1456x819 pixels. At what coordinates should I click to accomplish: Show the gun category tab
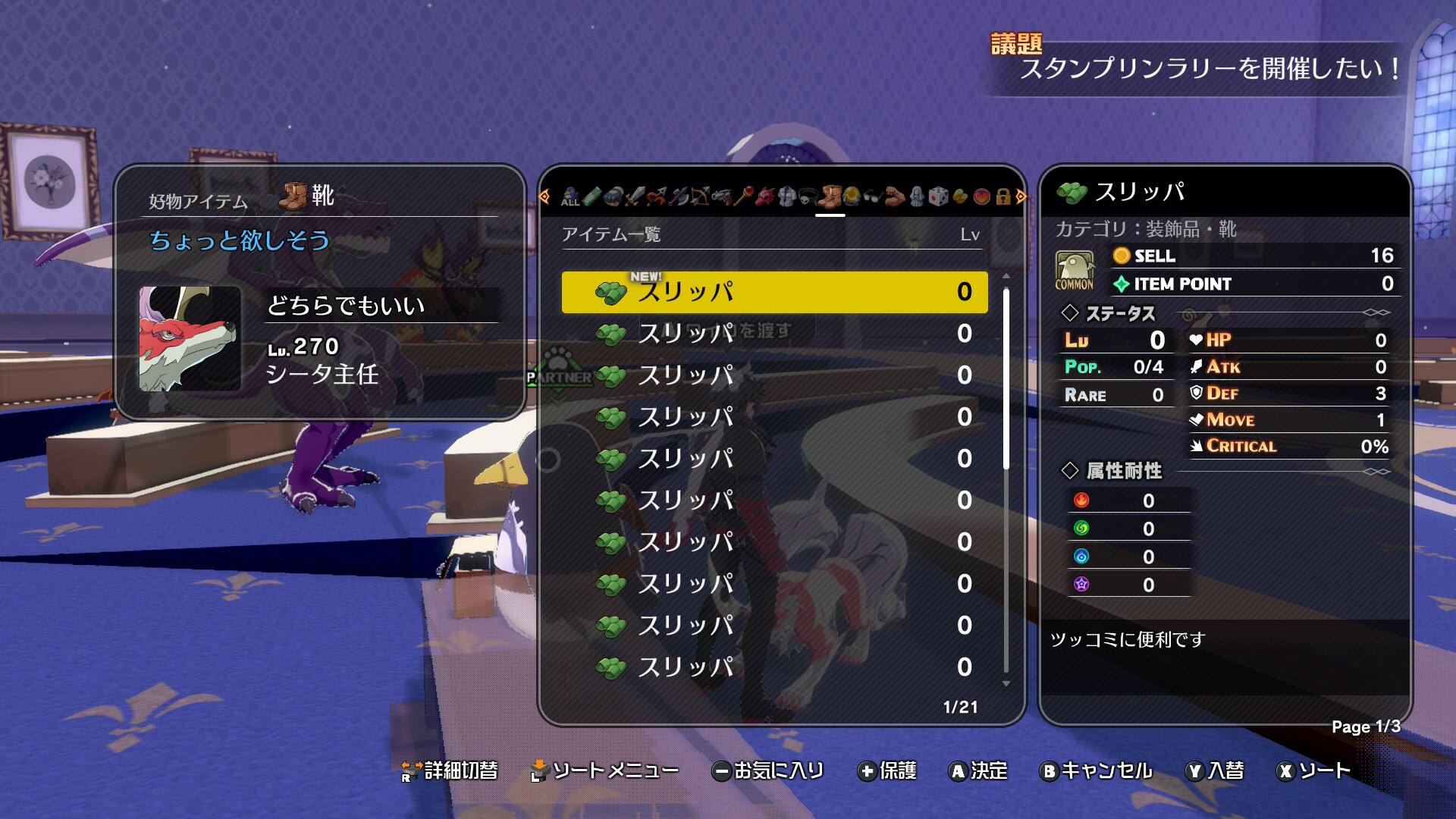(721, 197)
